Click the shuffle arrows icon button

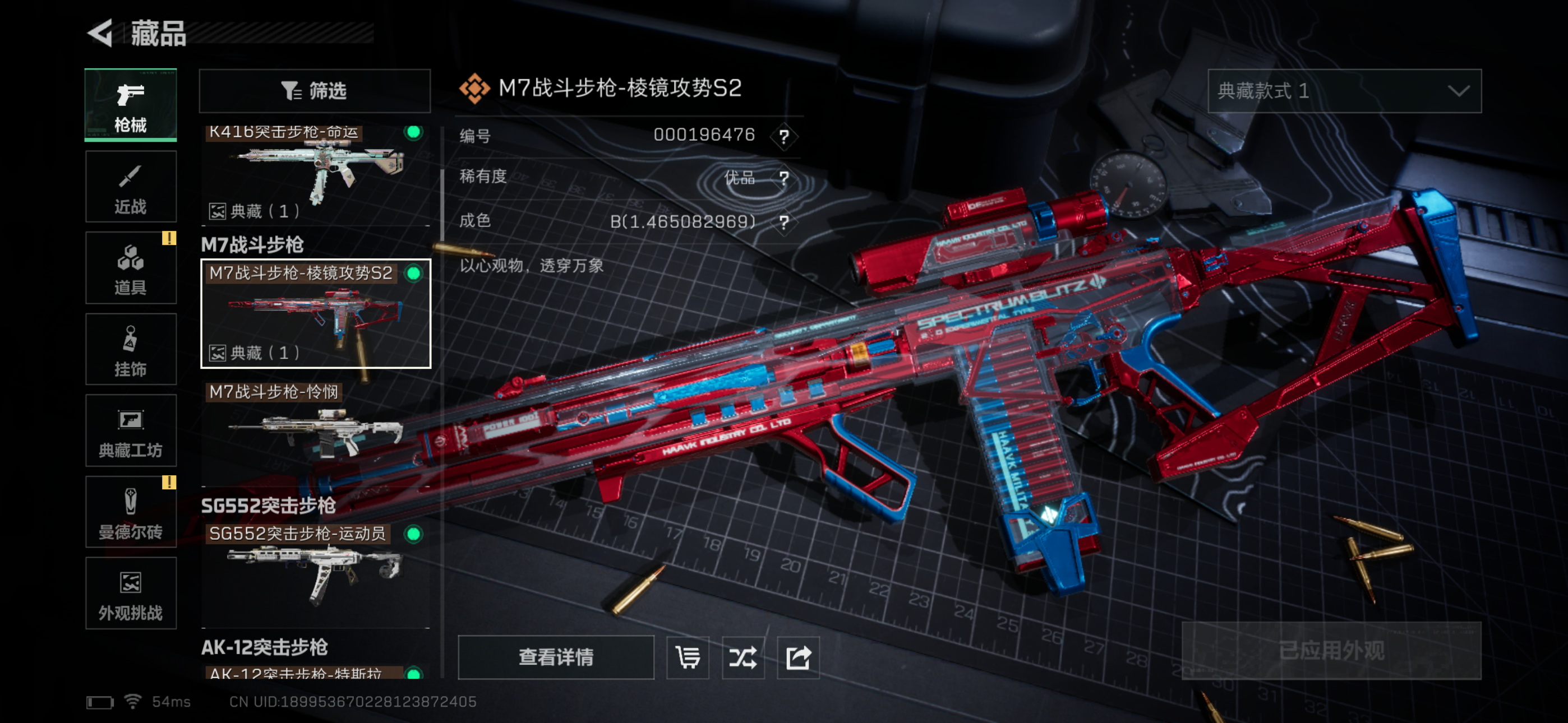(743, 657)
